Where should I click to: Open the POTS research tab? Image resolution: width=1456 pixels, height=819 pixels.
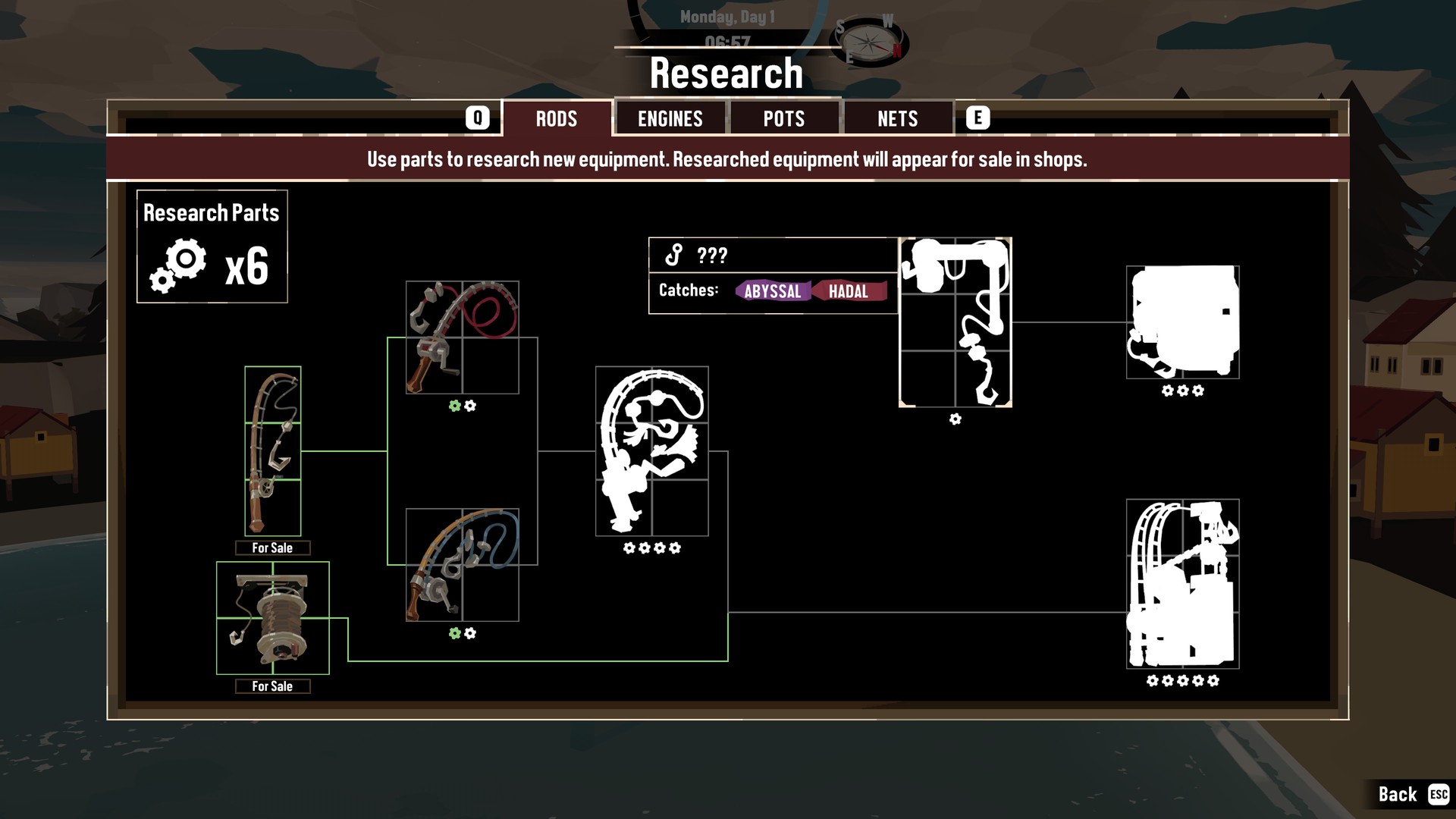[x=784, y=118]
